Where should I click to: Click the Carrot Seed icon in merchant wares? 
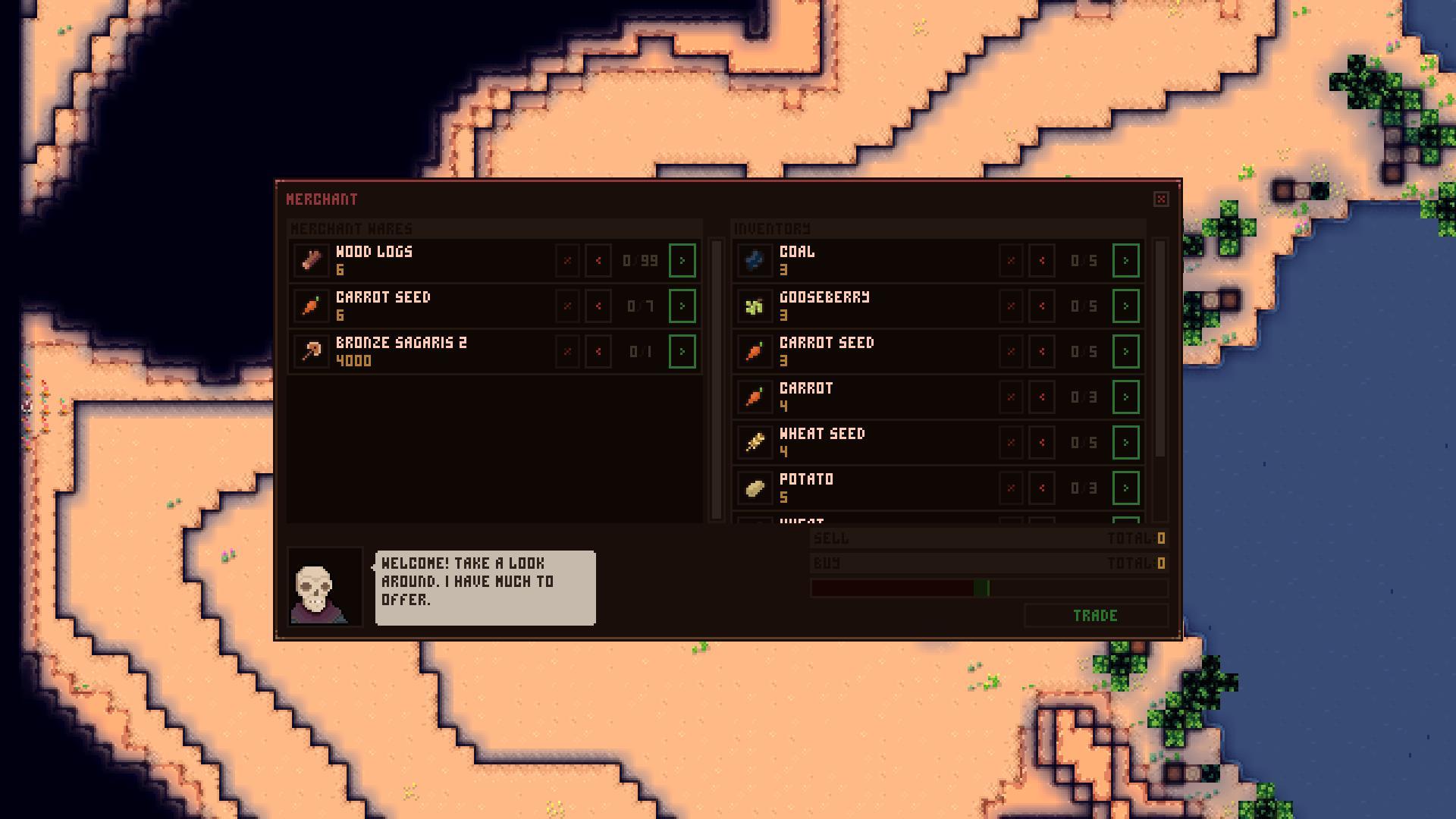tap(311, 306)
